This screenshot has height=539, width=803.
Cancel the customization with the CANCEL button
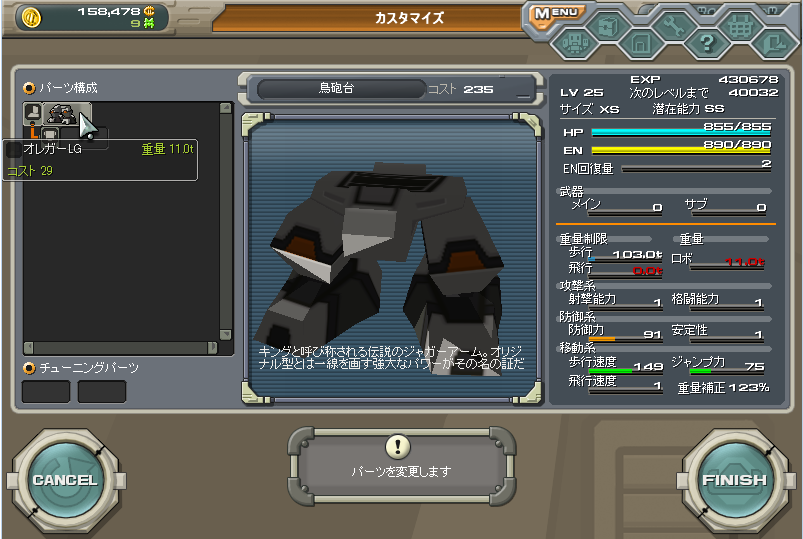point(65,479)
